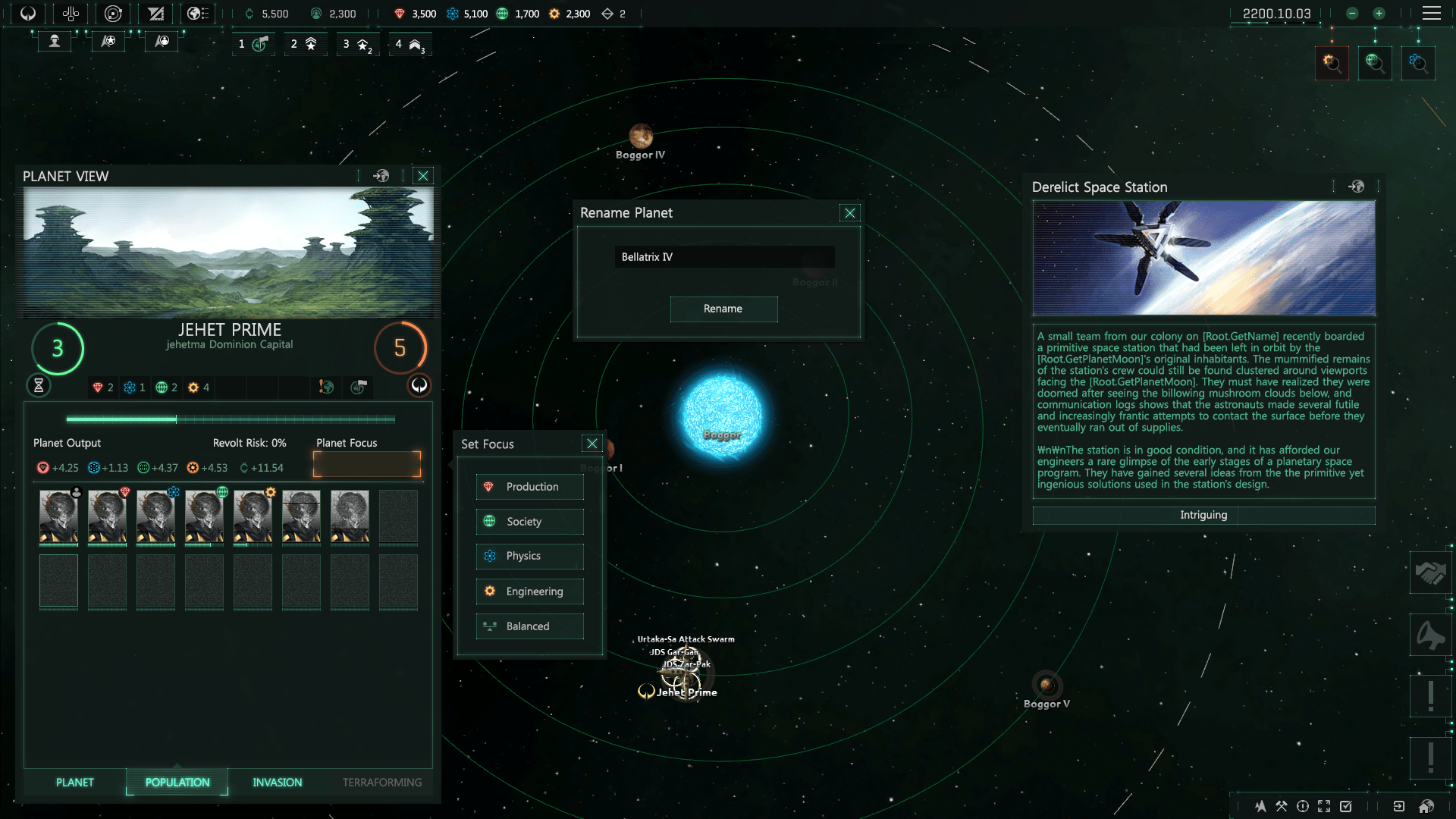Image resolution: width=1456 pixels, height=819 pixels.
Task: Switch to the INVASION tab in Planet View
Action: (277, 782)
